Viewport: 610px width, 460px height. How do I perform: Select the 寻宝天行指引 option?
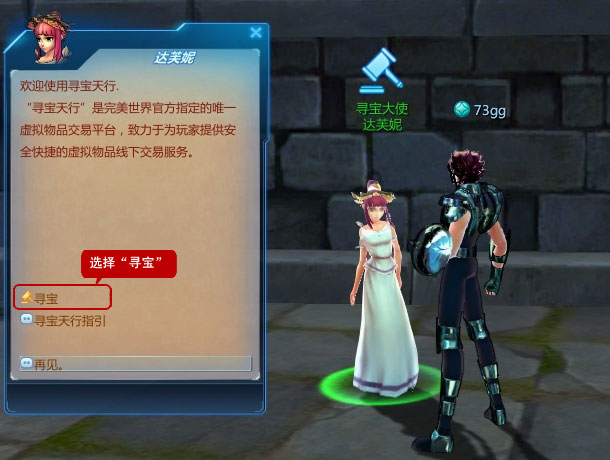69,321
